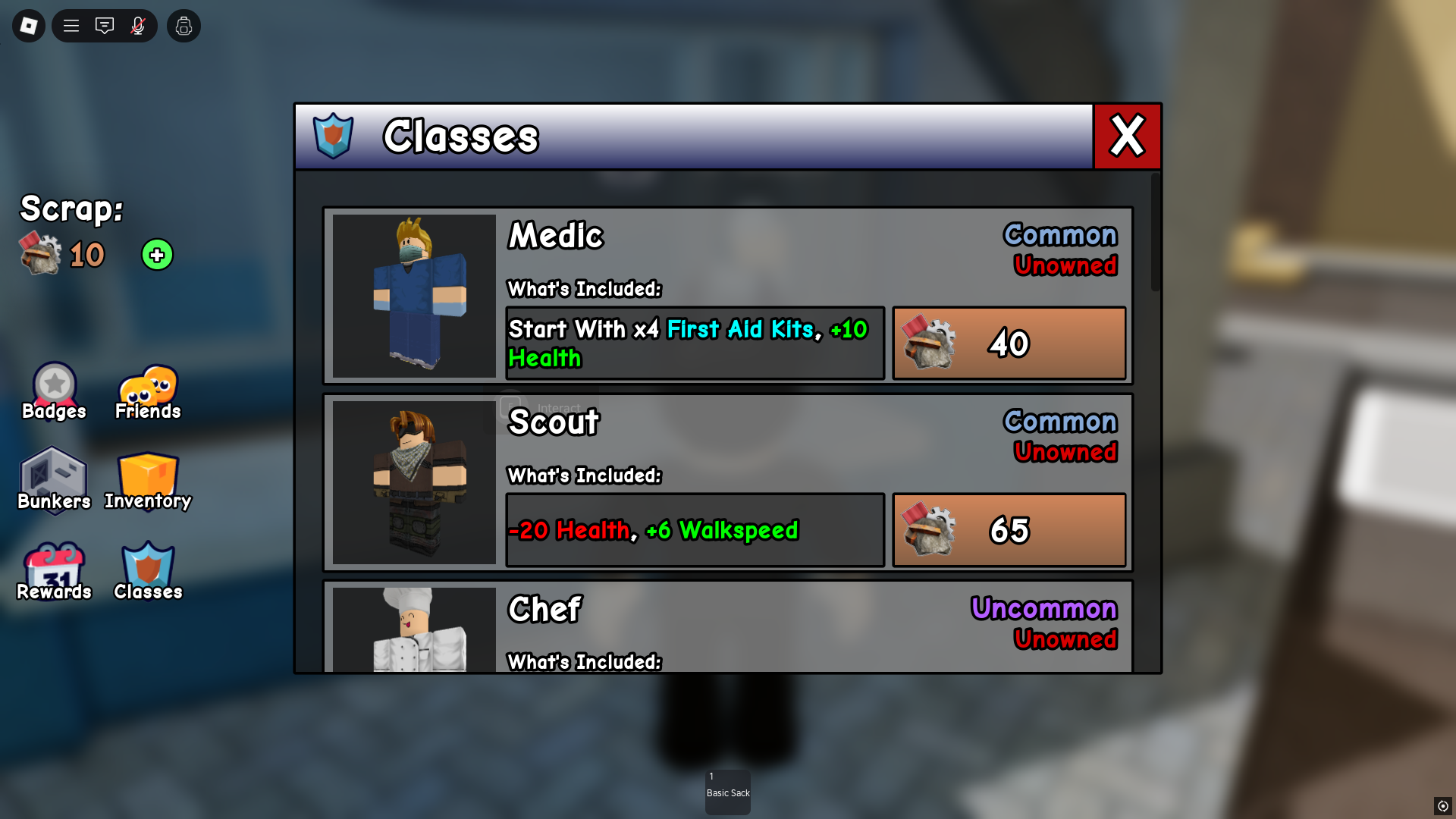Screen dimensions: 1456x819
Task: Open Classes from the sidebar
Action: click(x=147, y=567)
